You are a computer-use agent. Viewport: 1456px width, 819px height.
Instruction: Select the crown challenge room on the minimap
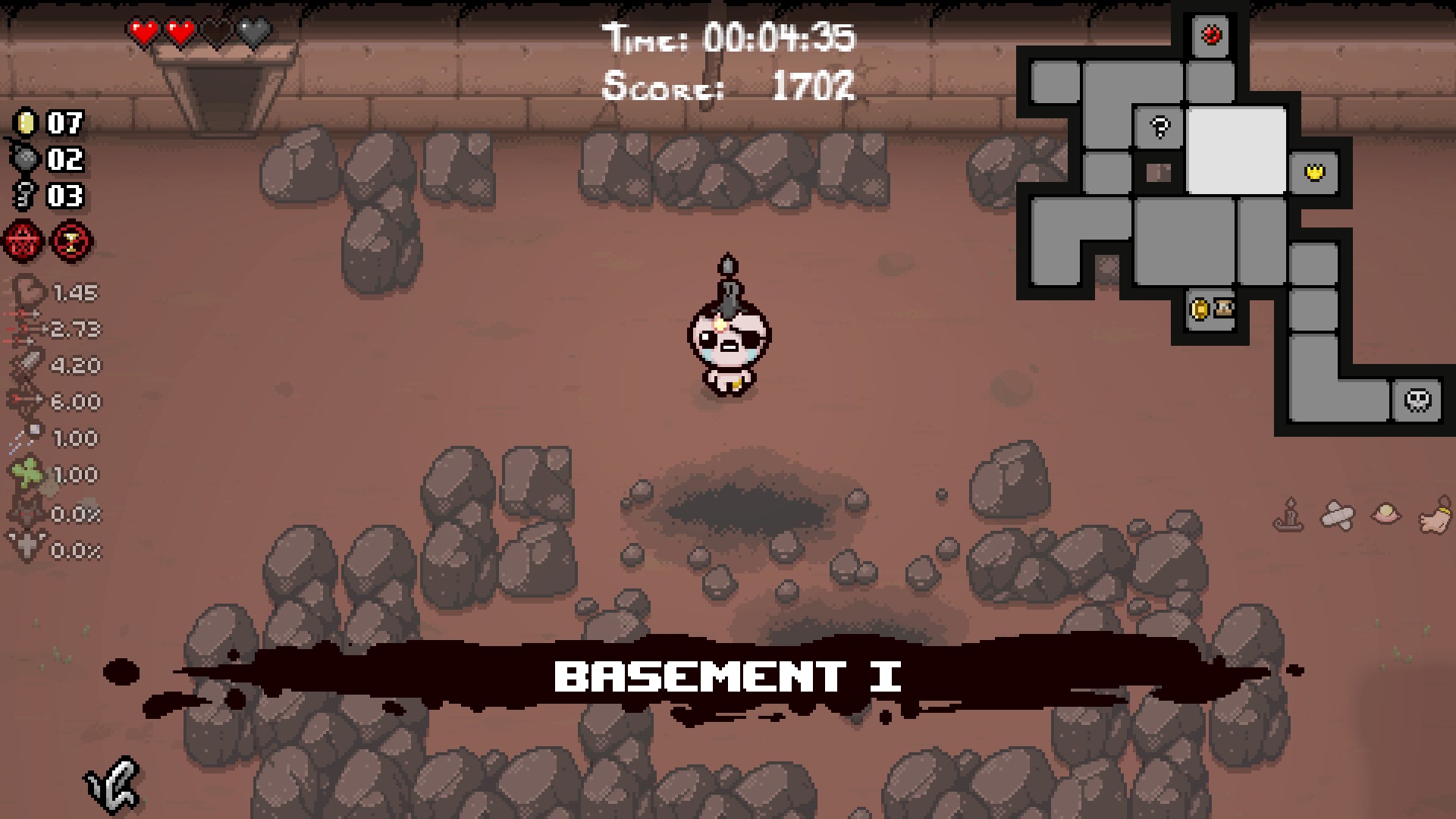coord(1314,173)
